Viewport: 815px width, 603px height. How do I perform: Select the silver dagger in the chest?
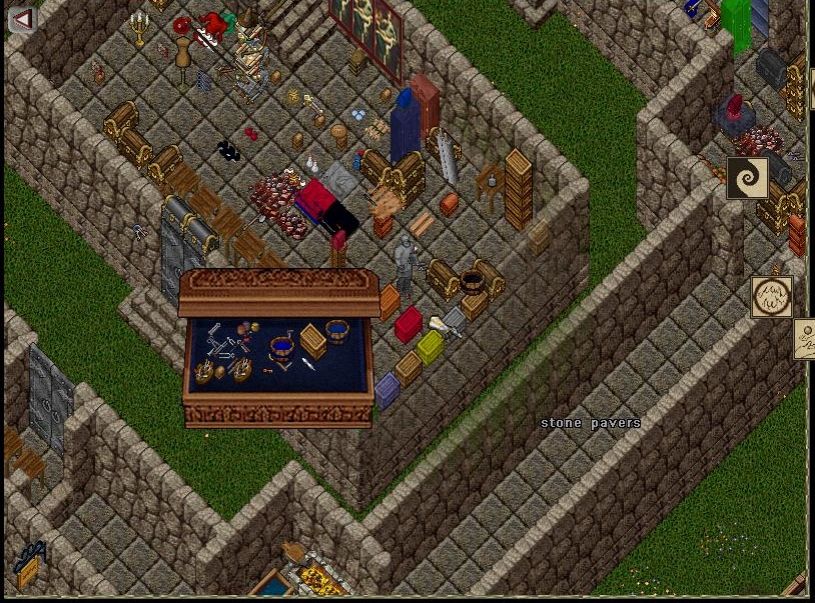coord(309,365)
